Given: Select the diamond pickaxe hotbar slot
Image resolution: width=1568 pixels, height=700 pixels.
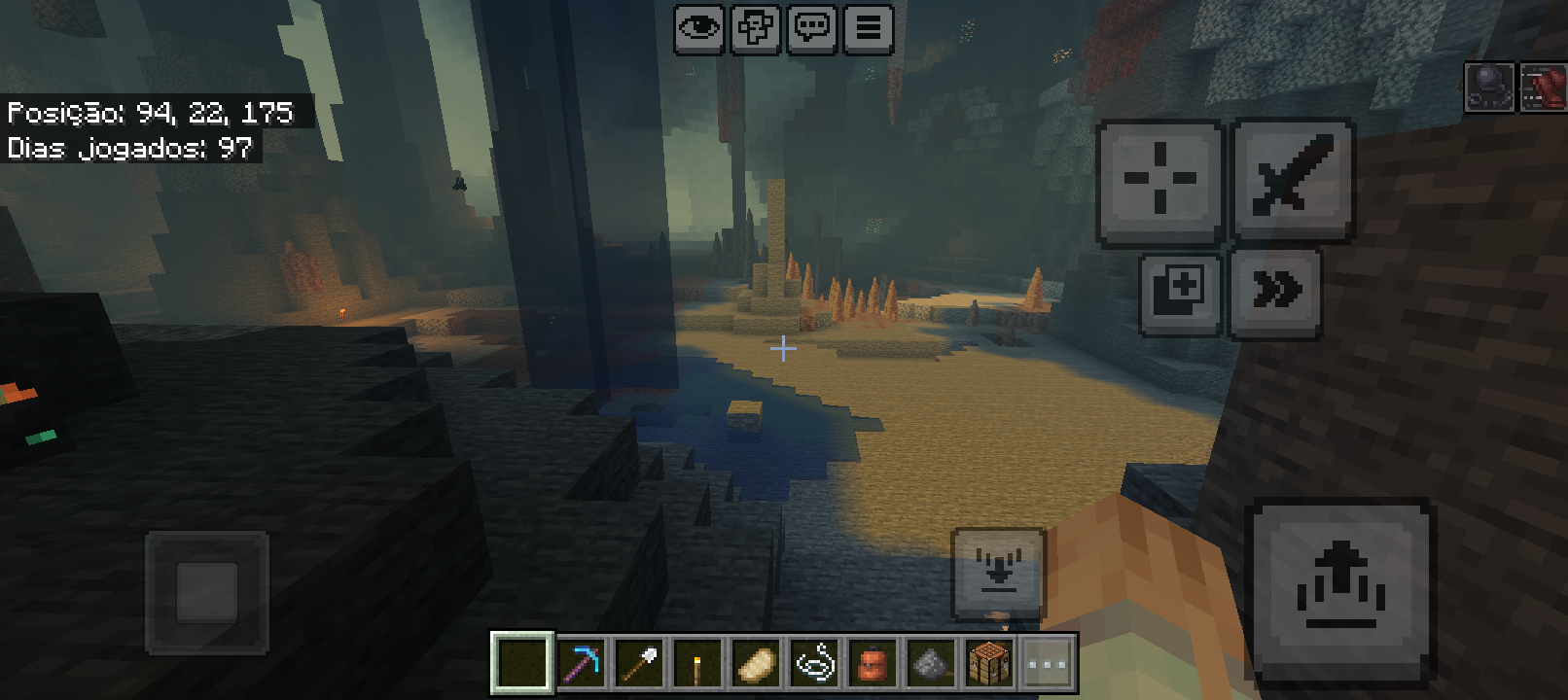Looking at the screenshot, I should (582, 665).
